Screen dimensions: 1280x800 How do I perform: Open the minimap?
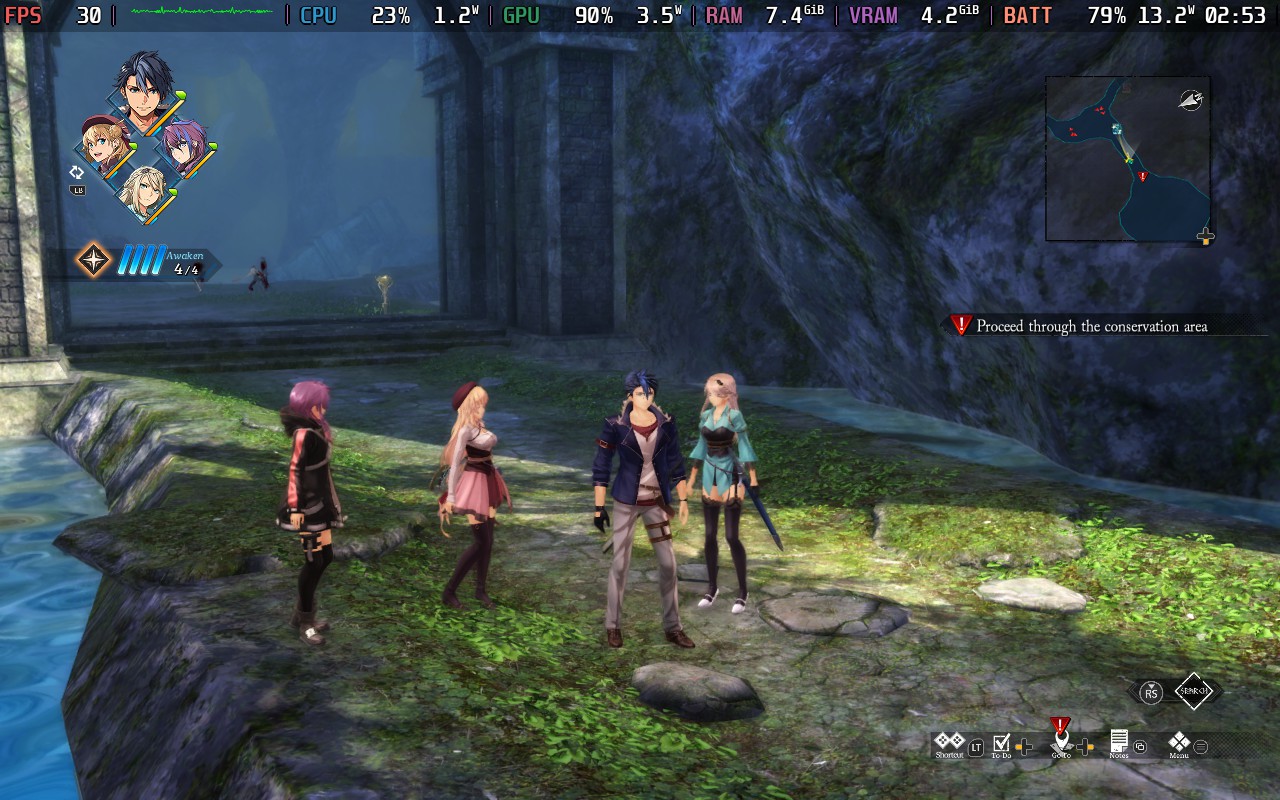tap(1127, 159)
